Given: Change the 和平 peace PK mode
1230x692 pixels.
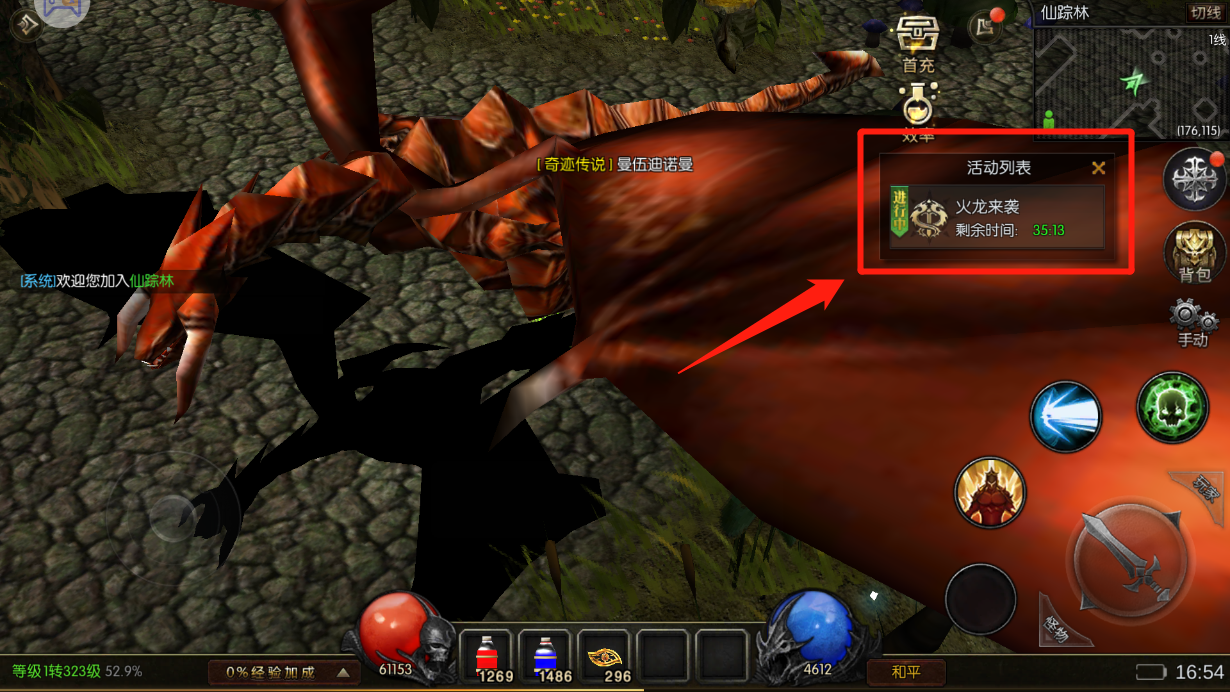Looking at the screenshot, I should click(x=906, y=672).
